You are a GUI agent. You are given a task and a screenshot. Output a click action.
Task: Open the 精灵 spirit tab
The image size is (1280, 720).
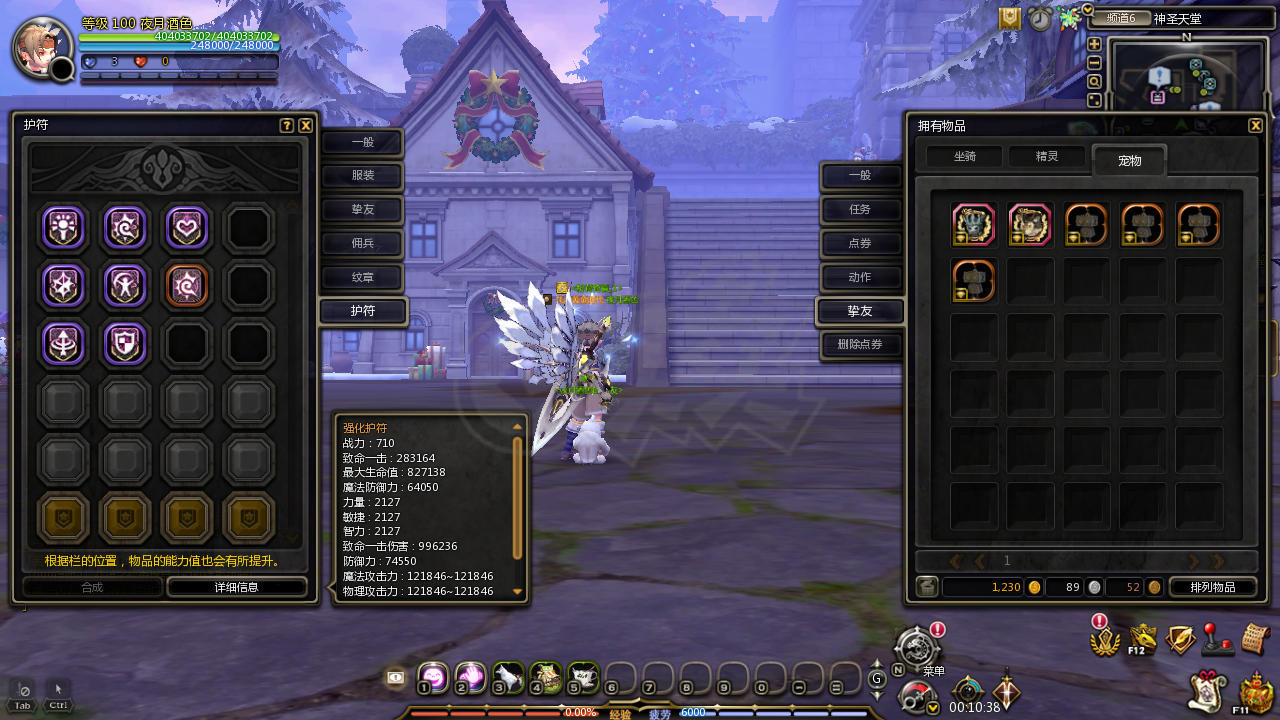pos(1046,156)
